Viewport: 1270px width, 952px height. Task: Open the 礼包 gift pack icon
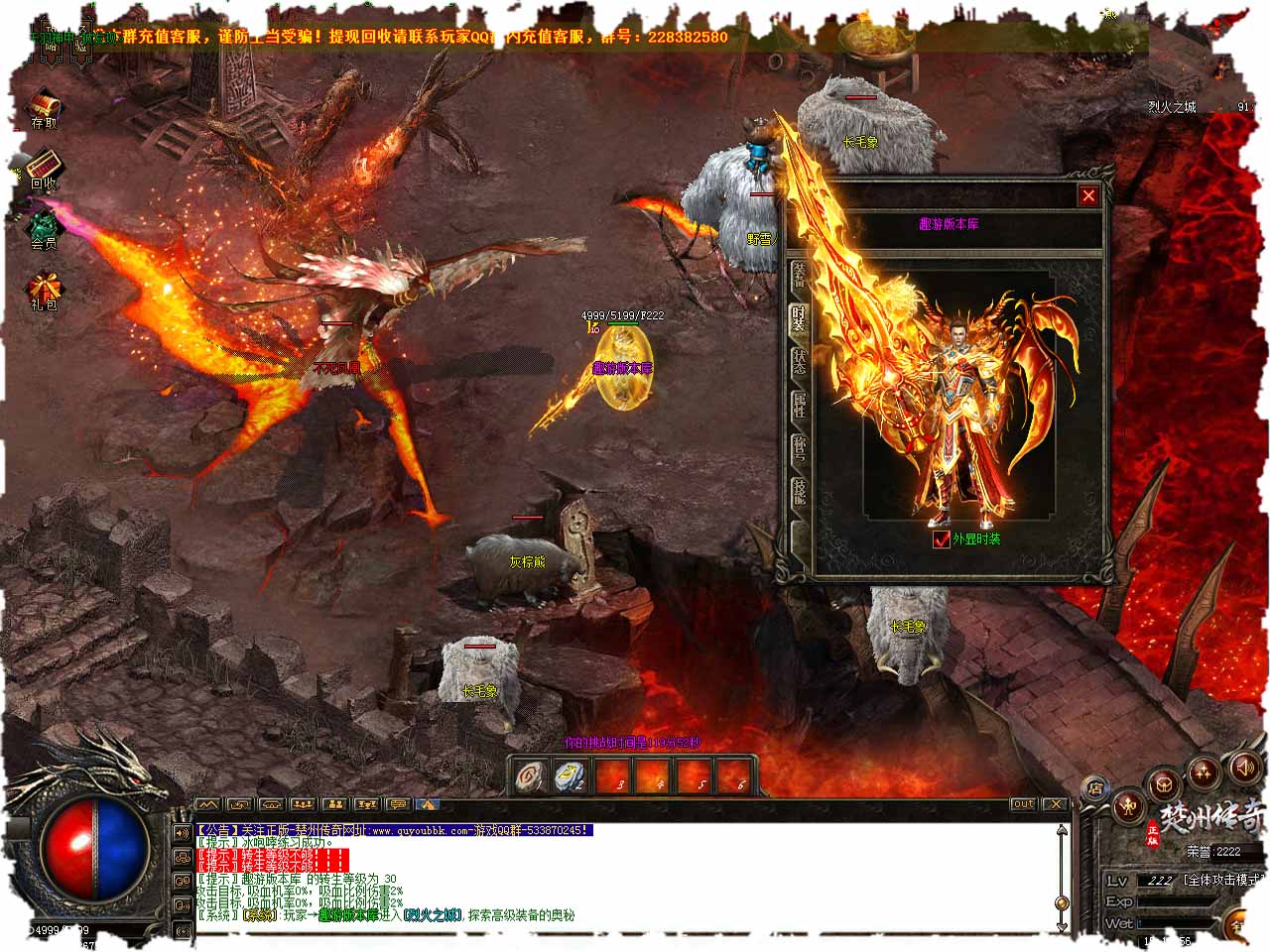click(44, 288)
